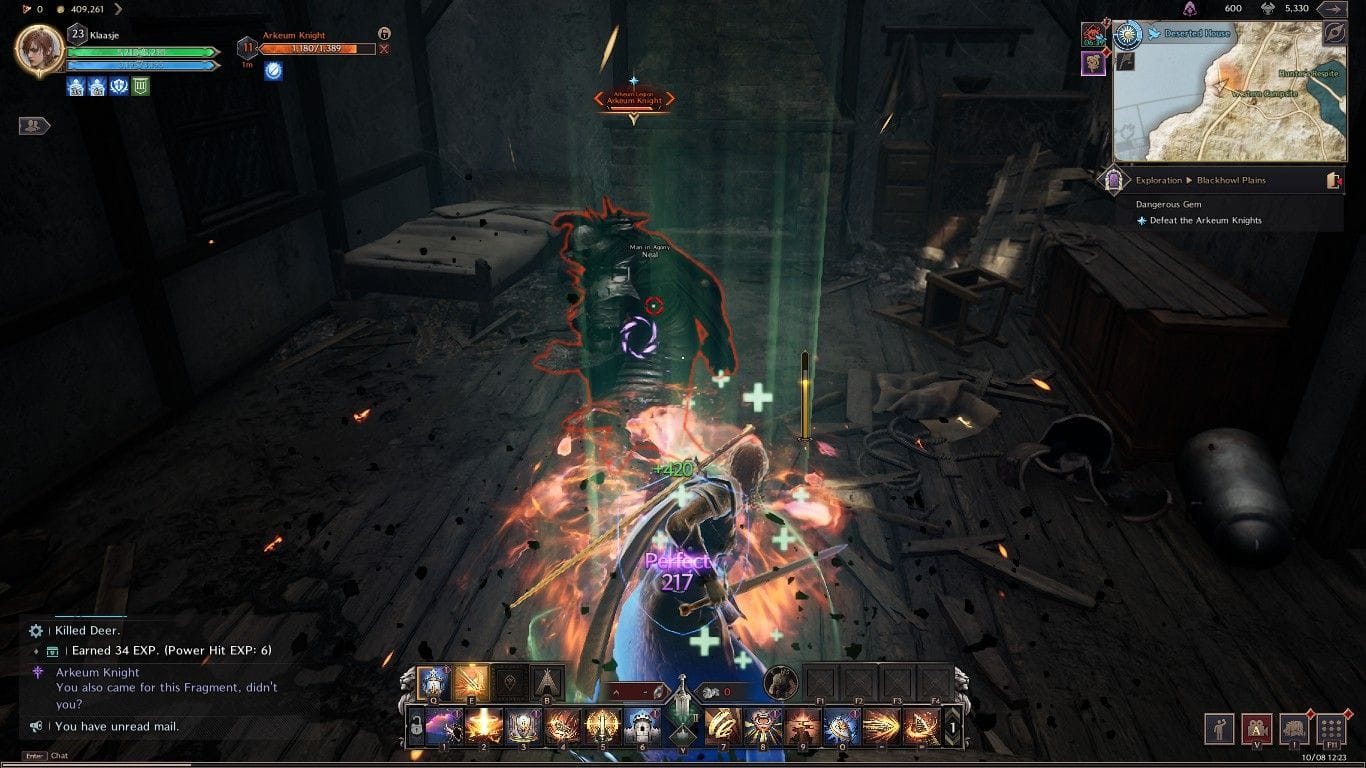Expand the upward arrow near the center weapon display
Screen dimensions: 1366x768
click(615, 690)
